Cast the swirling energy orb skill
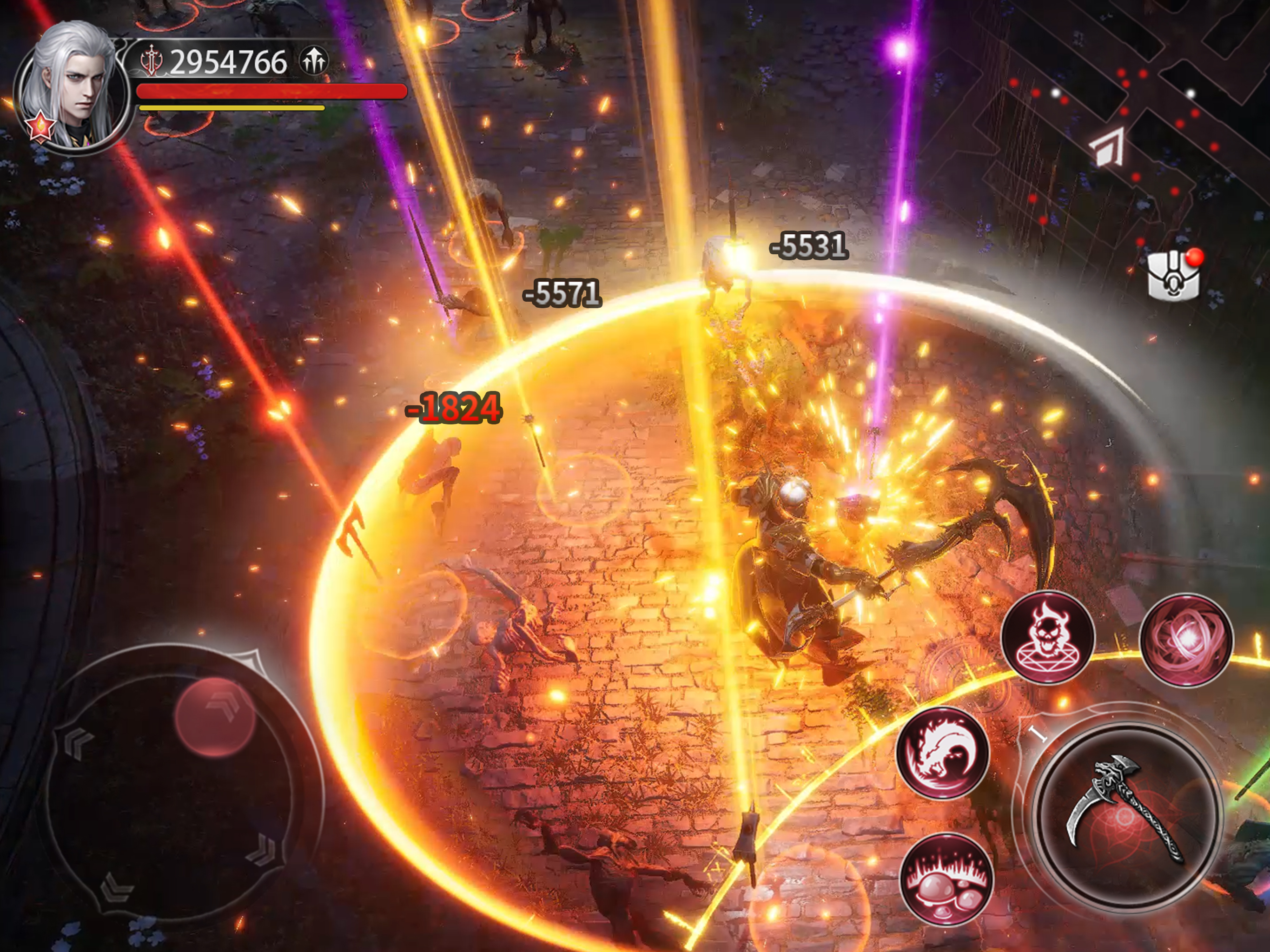This screenshot has height=952, width=1270. pyautogui.click(x=1185, y=640)
